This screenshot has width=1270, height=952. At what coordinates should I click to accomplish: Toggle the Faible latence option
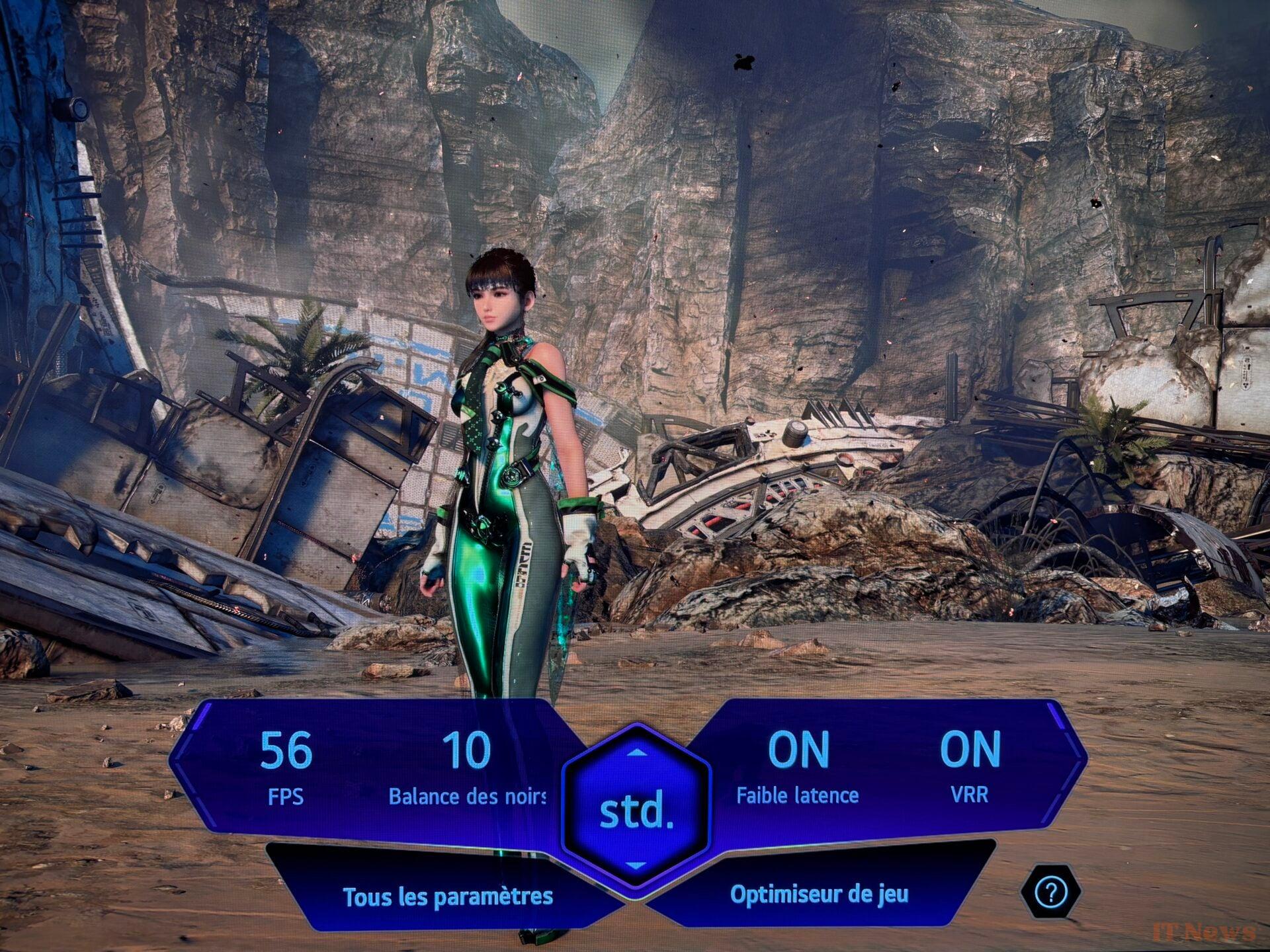798,767
